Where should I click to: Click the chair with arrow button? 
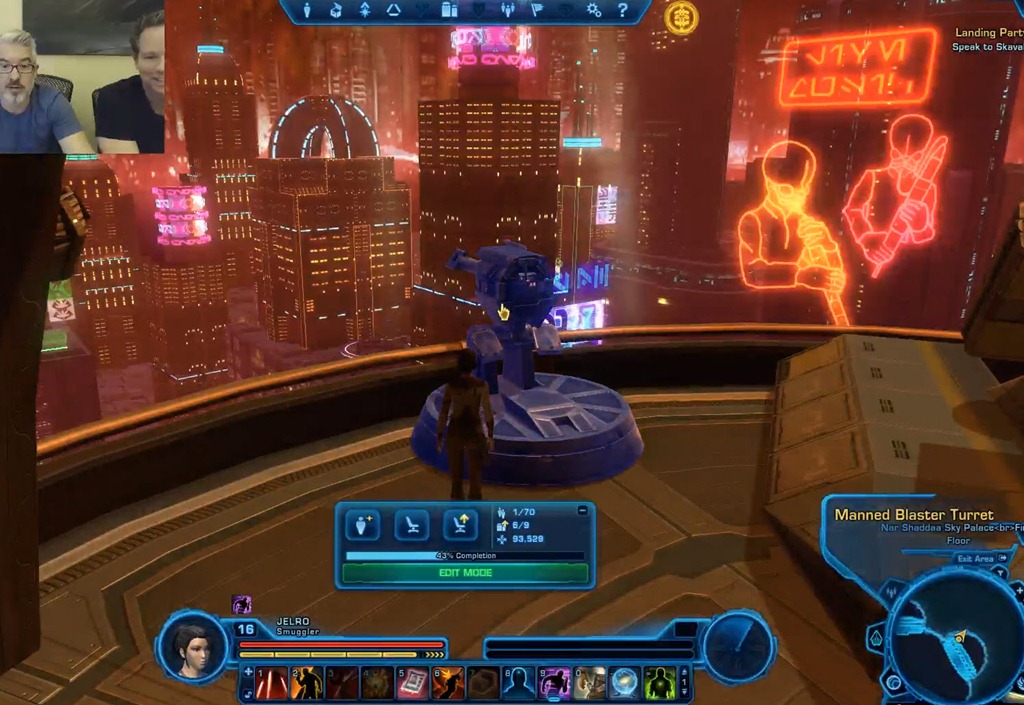click(459, 524)
